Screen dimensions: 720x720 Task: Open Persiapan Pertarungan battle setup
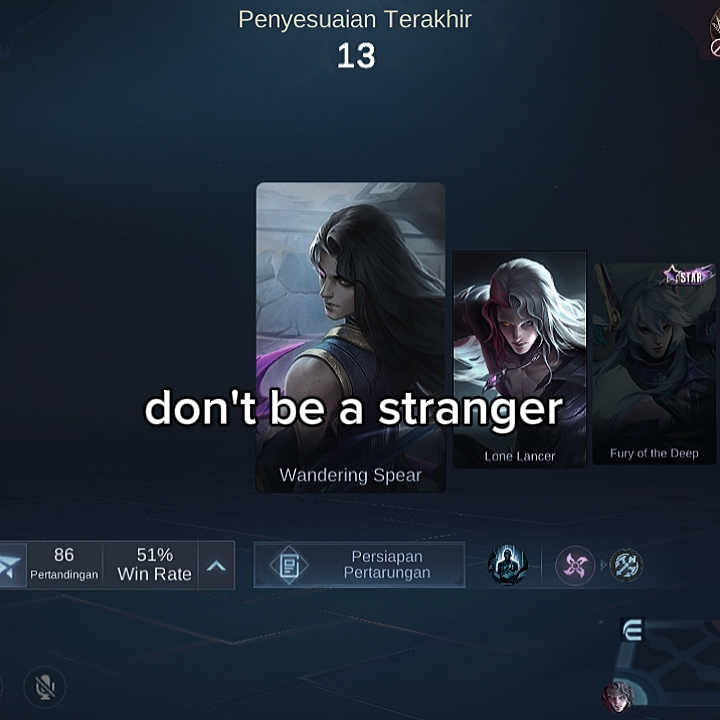coord(359,565)
